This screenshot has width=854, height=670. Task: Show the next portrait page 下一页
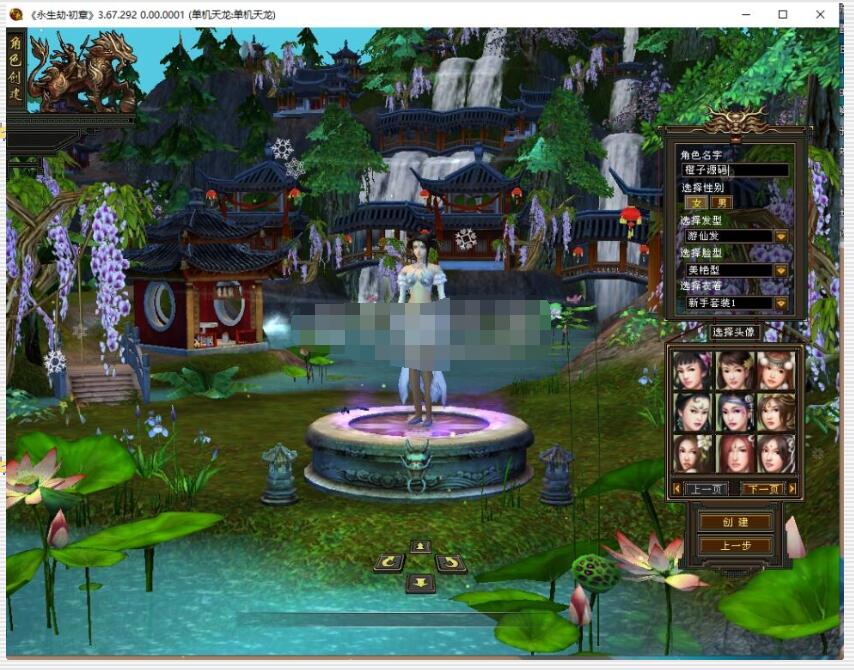click(763, 489)
